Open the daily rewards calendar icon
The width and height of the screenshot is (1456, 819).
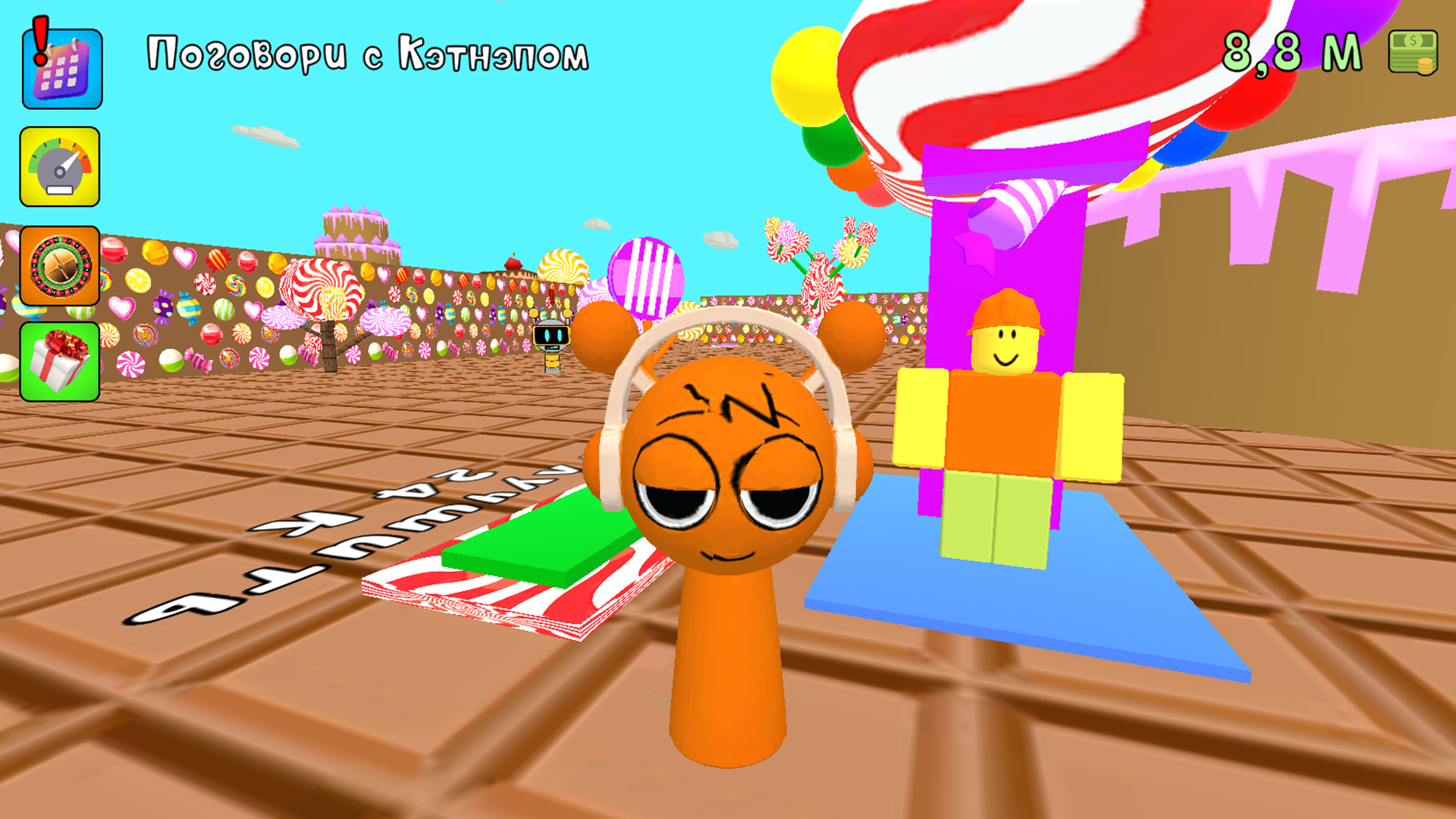tap(62, 67)
